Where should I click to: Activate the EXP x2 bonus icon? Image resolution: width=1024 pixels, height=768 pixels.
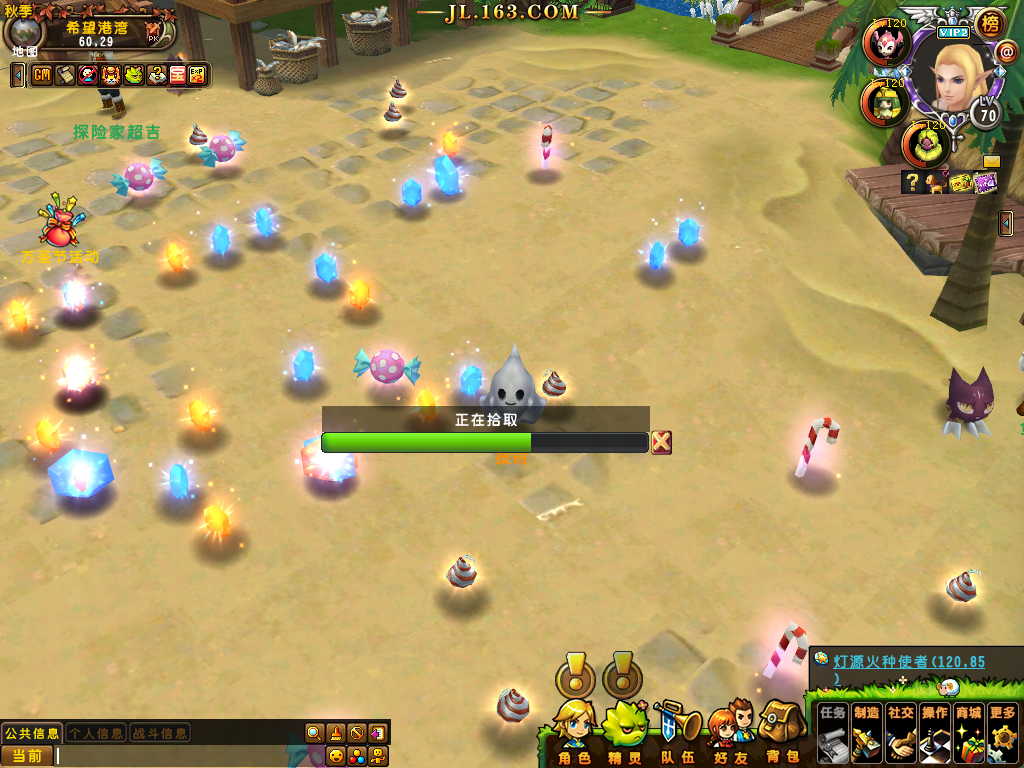198,75
